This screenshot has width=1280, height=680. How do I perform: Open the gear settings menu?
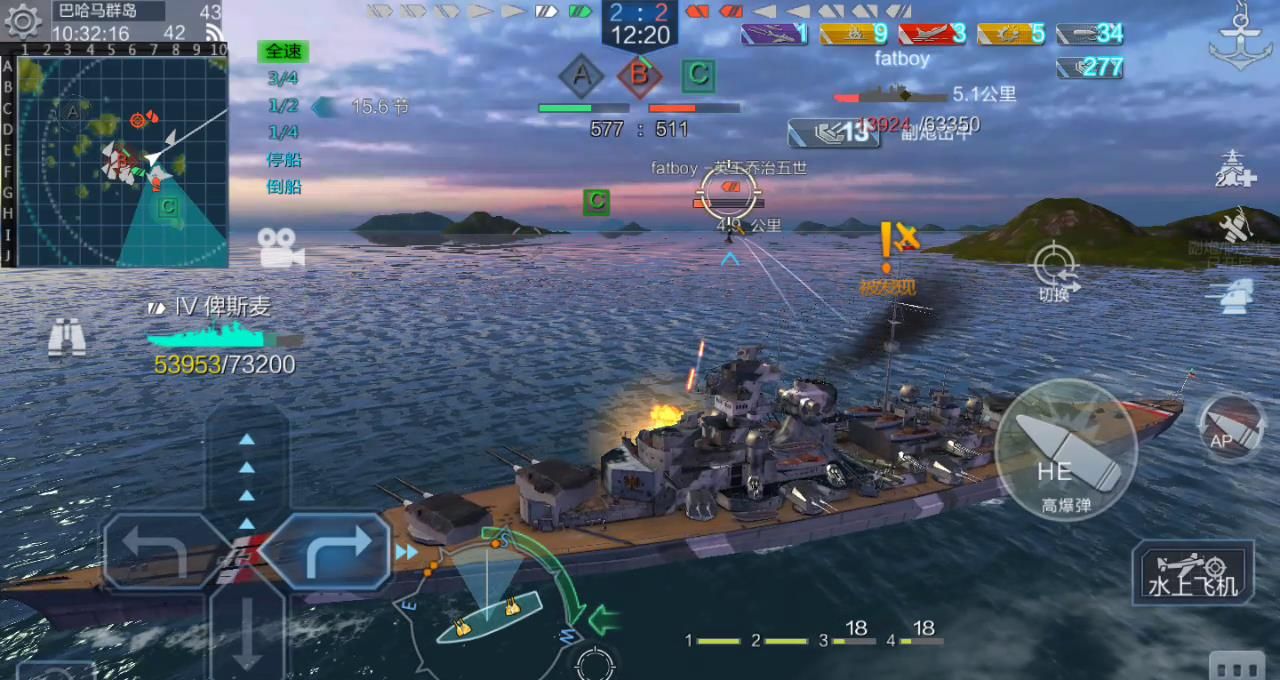[22, 21]
